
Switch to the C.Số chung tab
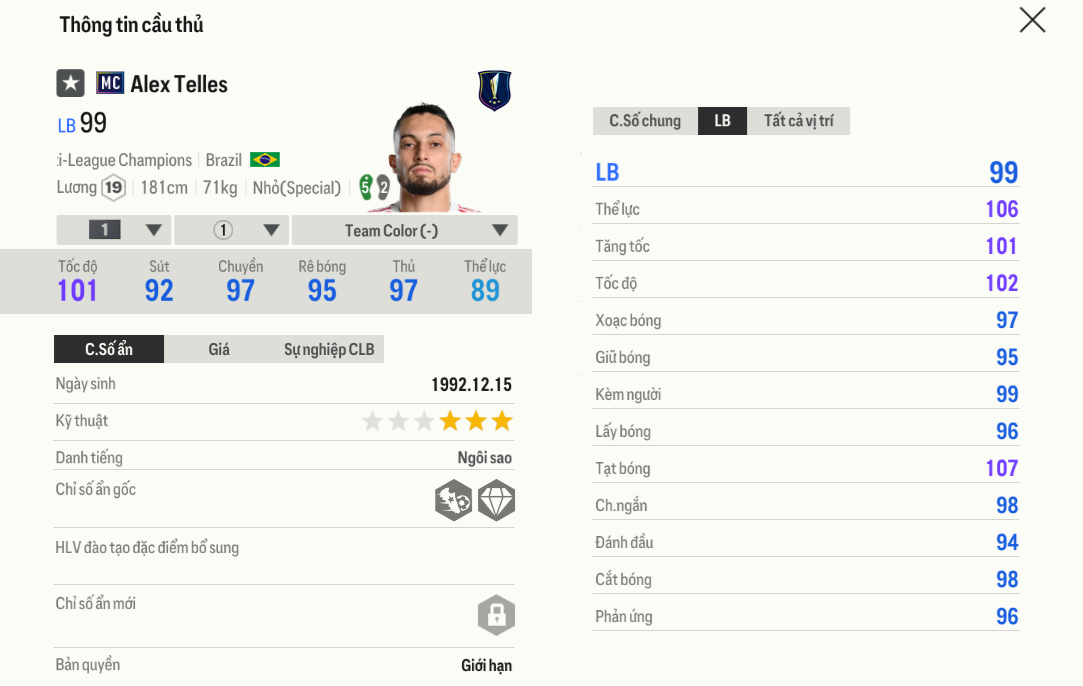(x=645, y=121)
